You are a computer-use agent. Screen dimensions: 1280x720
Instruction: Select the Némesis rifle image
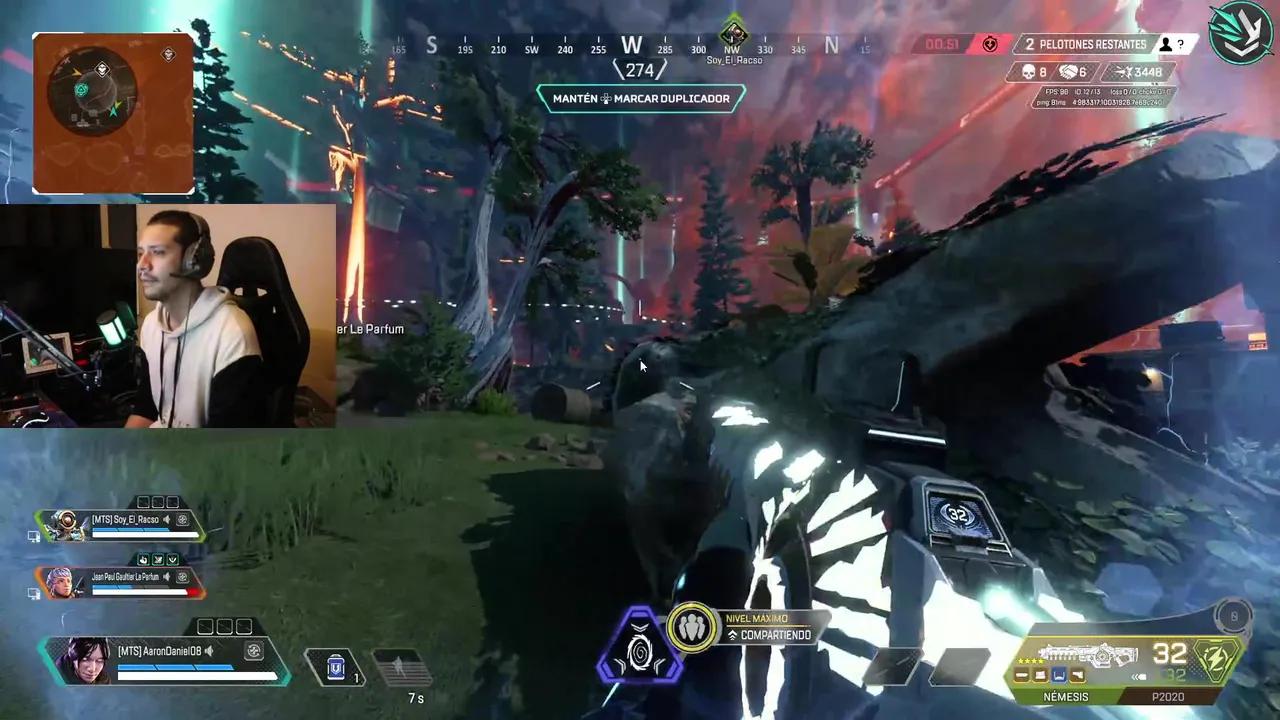1087,656
